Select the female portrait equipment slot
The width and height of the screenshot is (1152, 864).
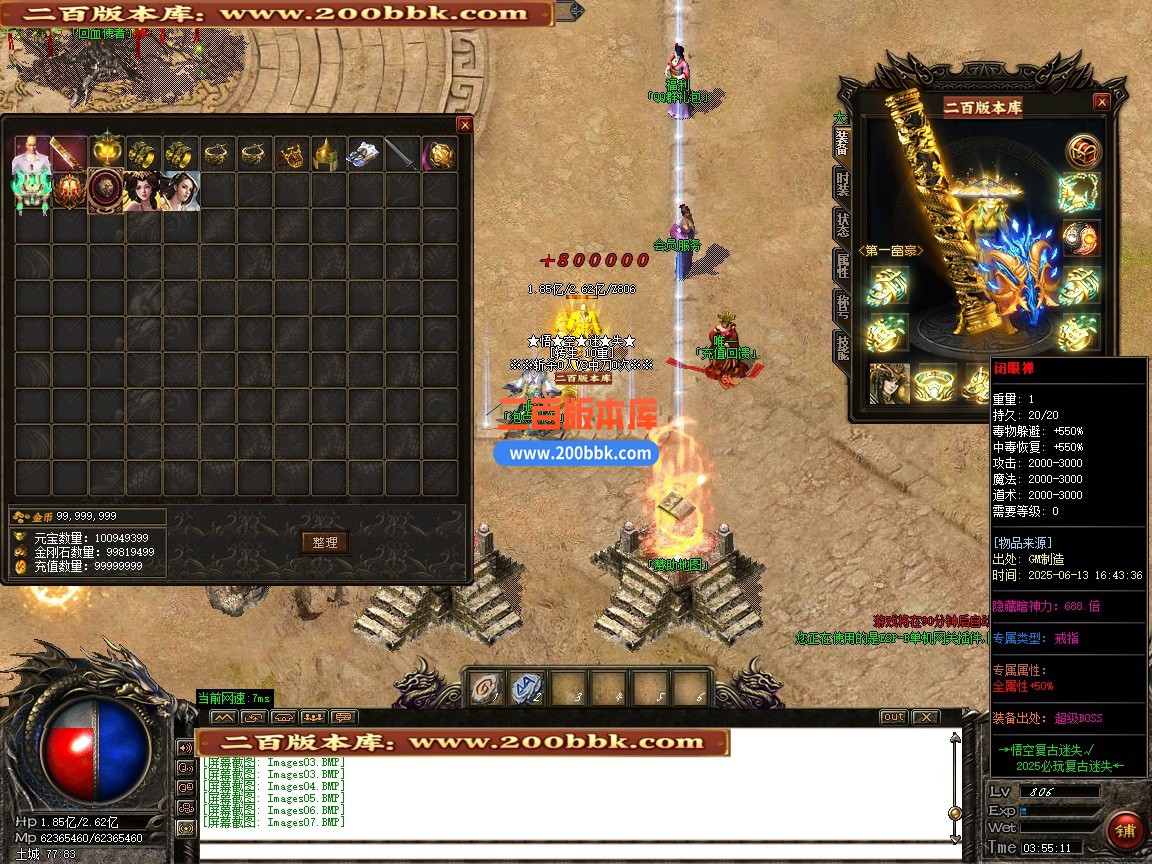pos(888,383)
